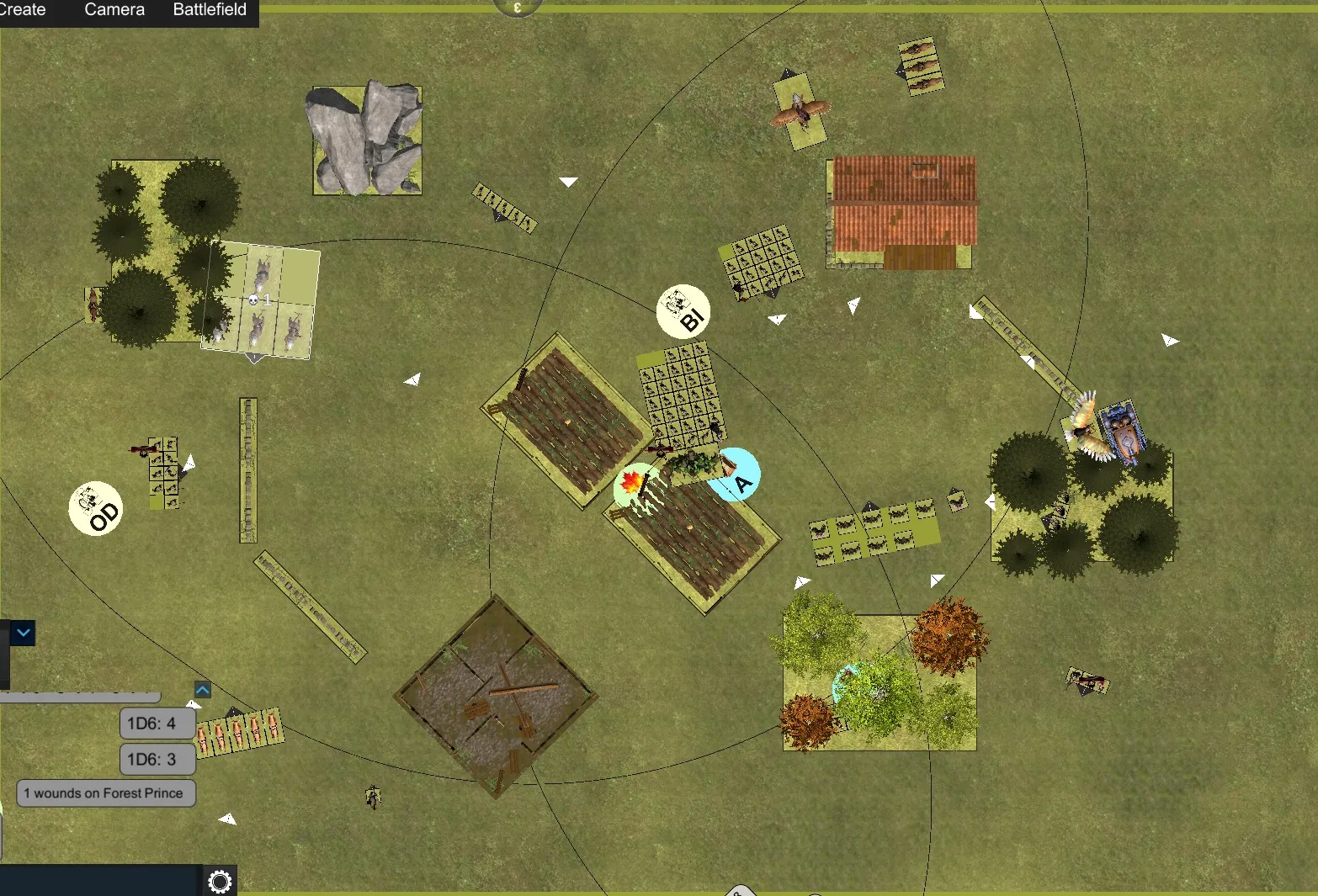The height and width of the screenshot is (896, 1318).
Task: Open the Create menu
Action: tap(23, 10)
